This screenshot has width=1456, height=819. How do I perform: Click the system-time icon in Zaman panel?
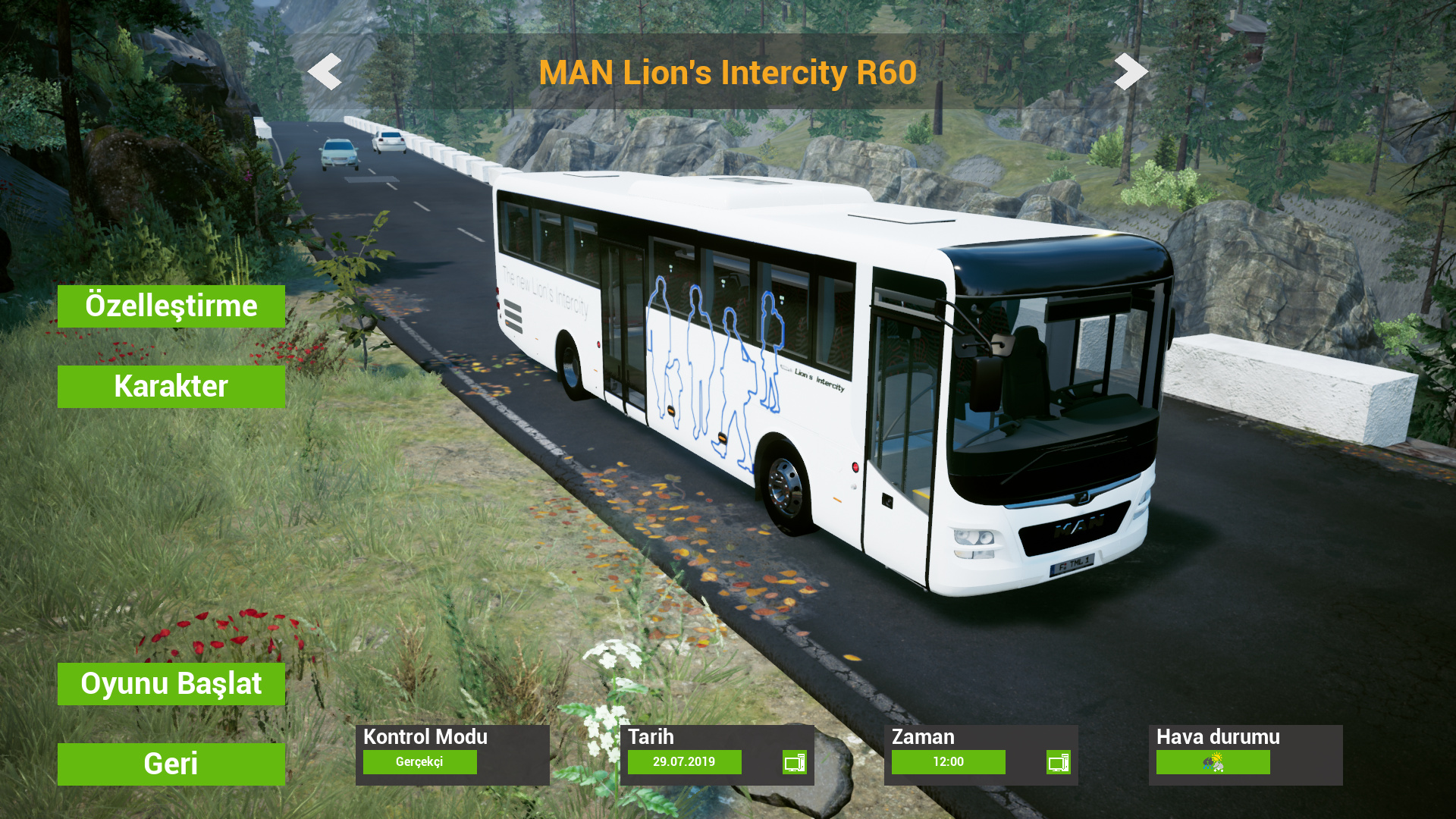[1058, 762]
